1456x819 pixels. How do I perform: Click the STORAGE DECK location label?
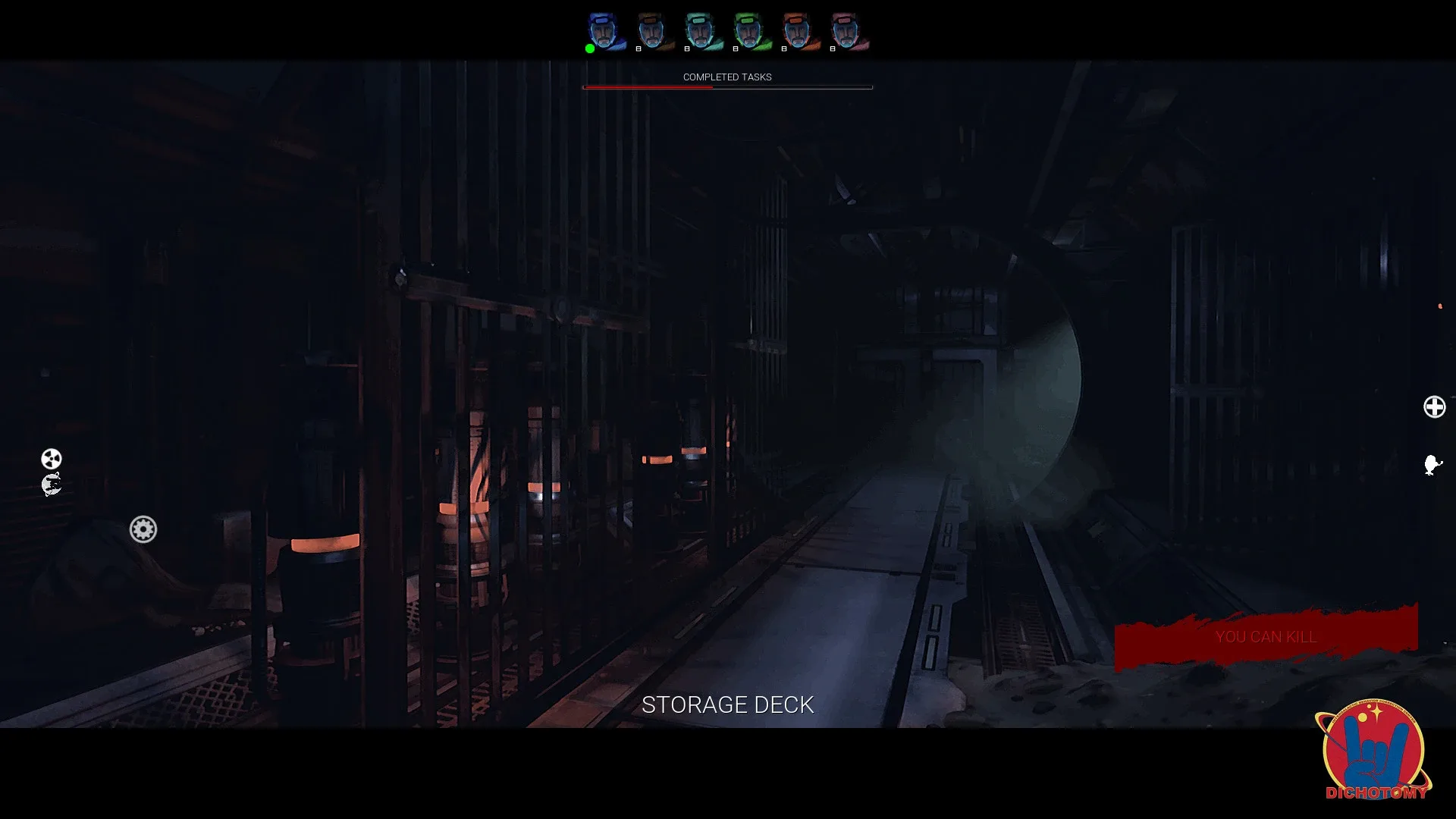click(x=727, y=704)
